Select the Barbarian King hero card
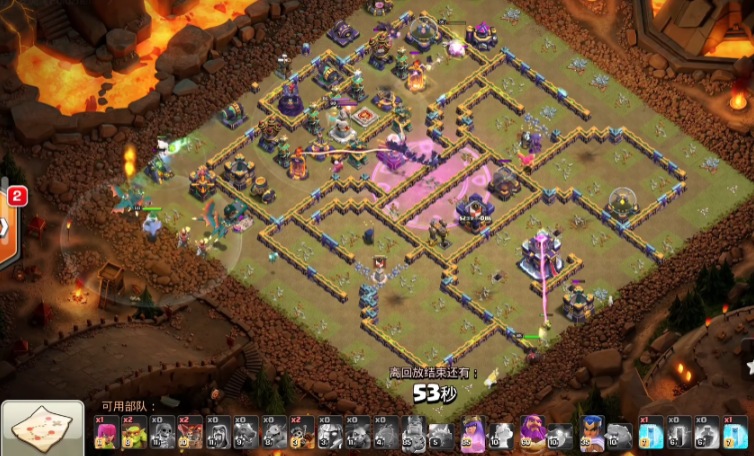The width and height of the screenshot is (754, 456). [x=413, y=432]
